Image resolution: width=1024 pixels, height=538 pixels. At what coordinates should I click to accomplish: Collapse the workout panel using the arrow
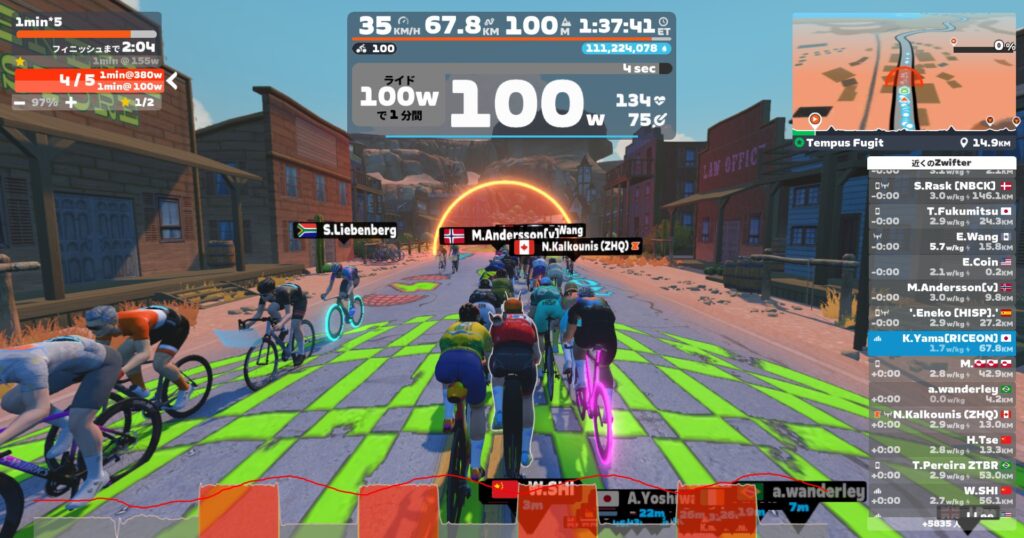[172, 80]
